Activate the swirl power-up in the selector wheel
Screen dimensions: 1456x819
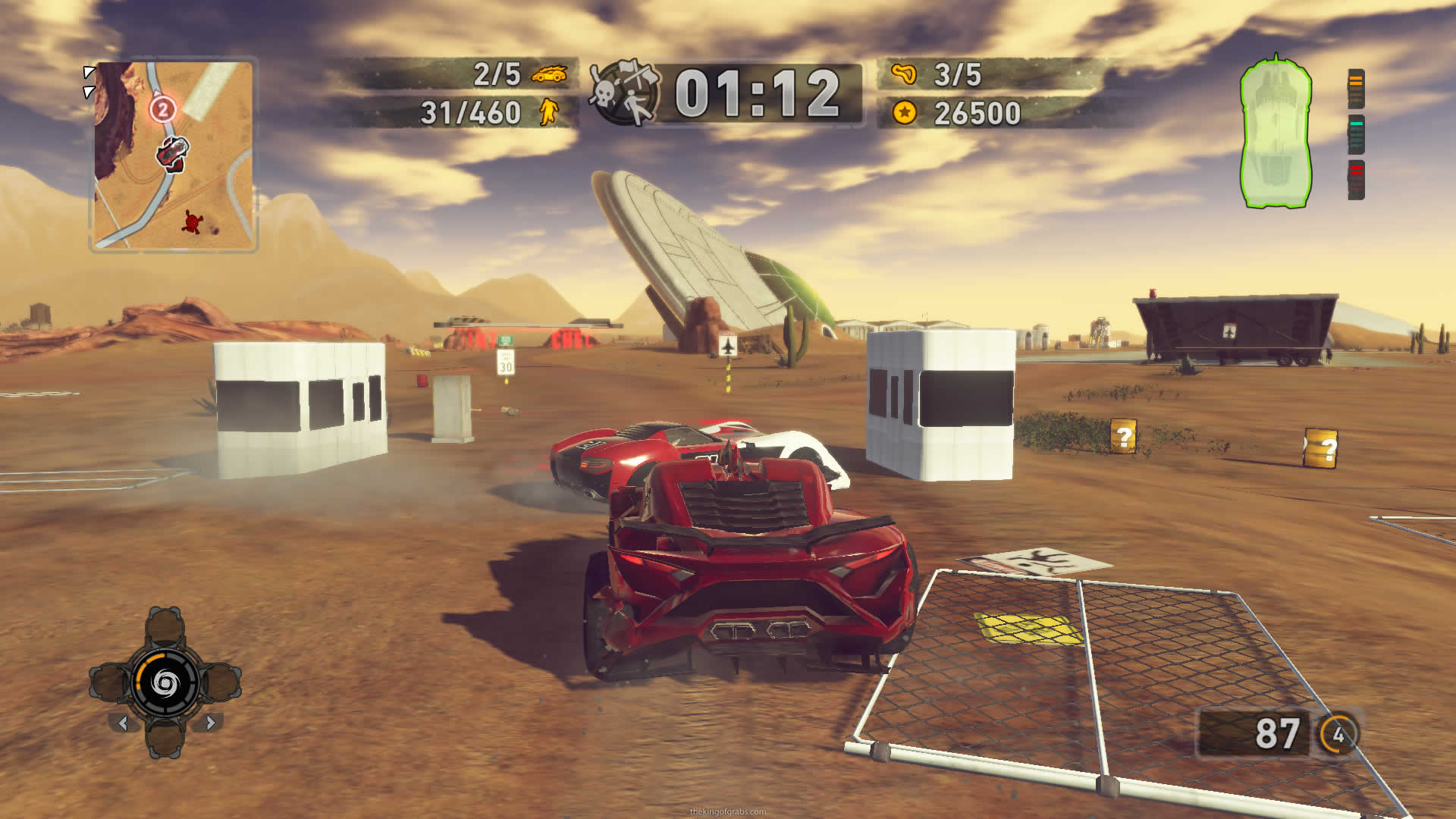tap(165, 683)
